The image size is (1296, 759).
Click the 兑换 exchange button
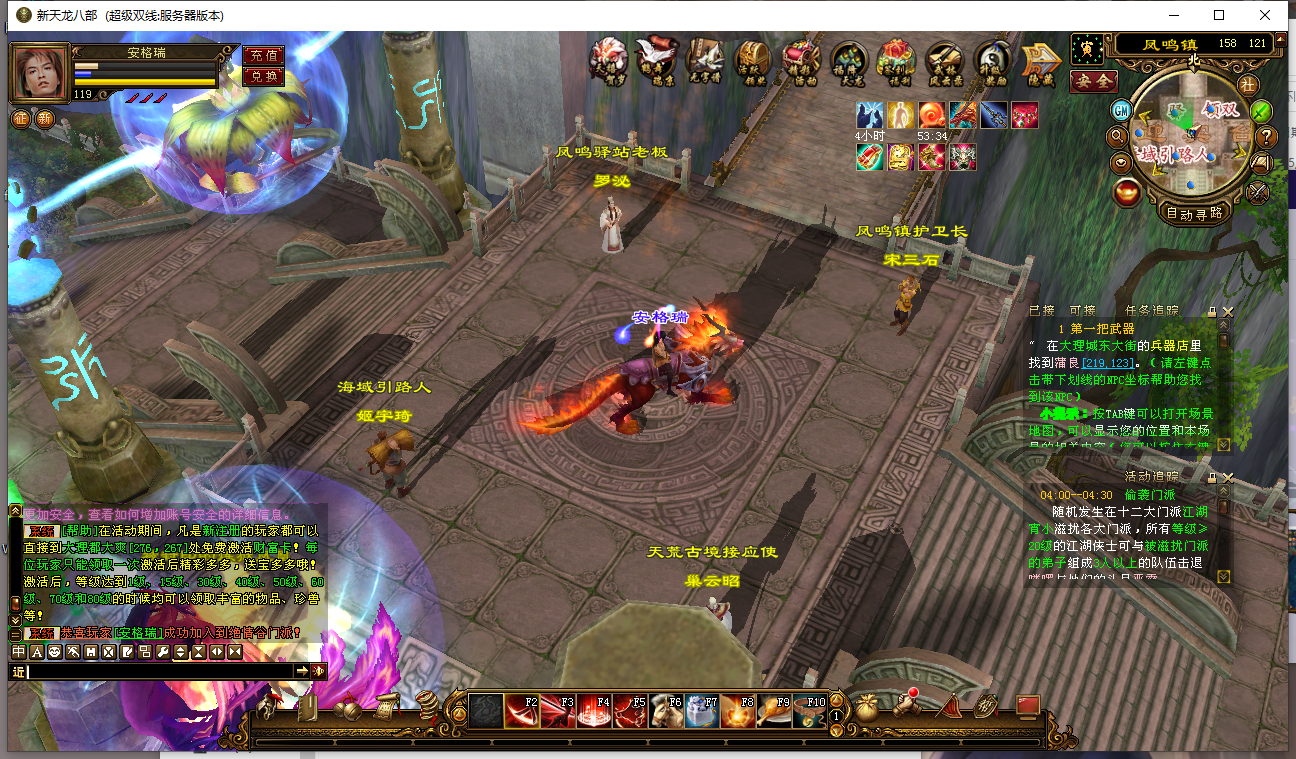pos(263,76)
